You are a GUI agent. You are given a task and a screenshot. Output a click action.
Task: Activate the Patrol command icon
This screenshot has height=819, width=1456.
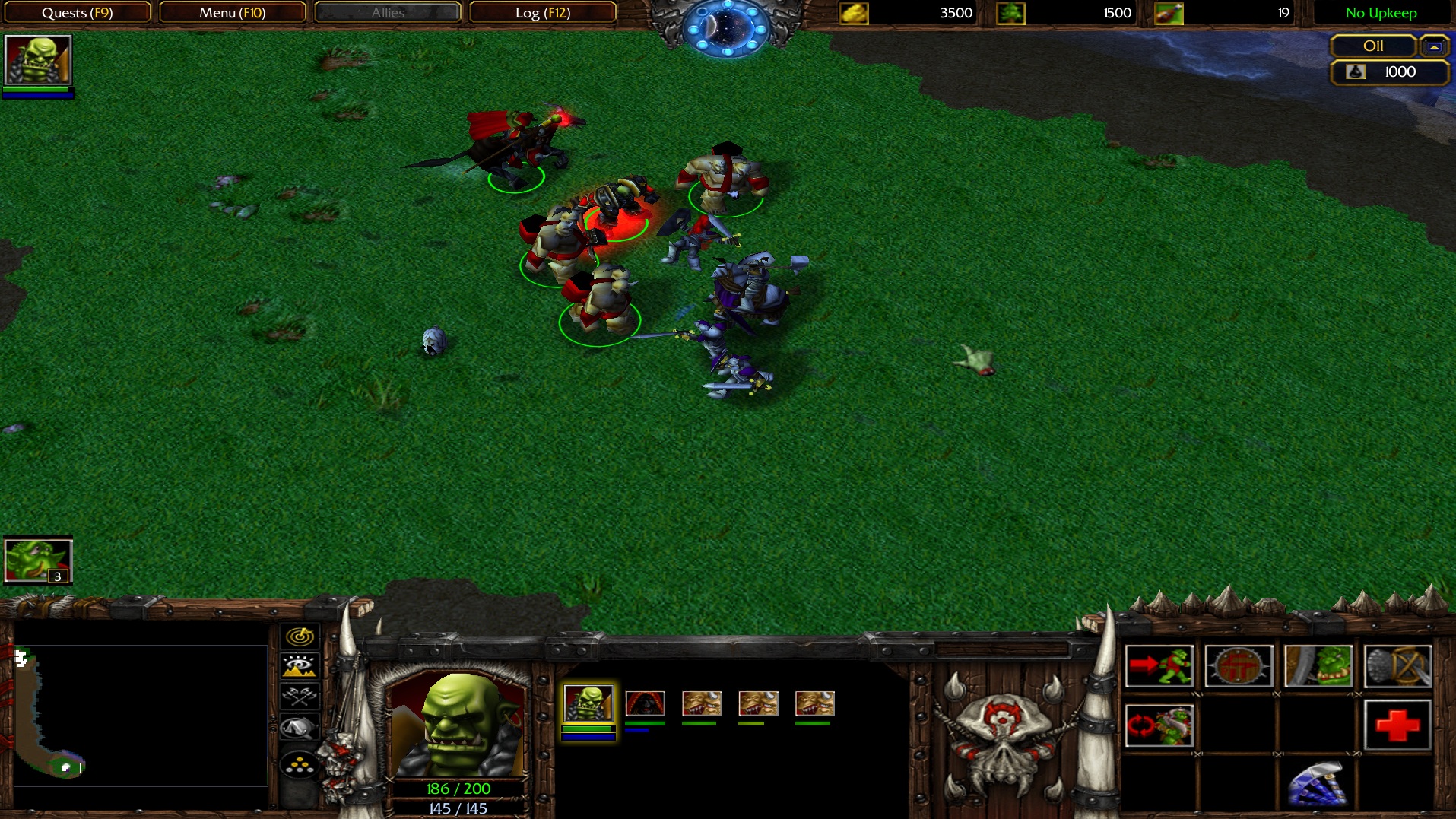[x=1159, y=726]
